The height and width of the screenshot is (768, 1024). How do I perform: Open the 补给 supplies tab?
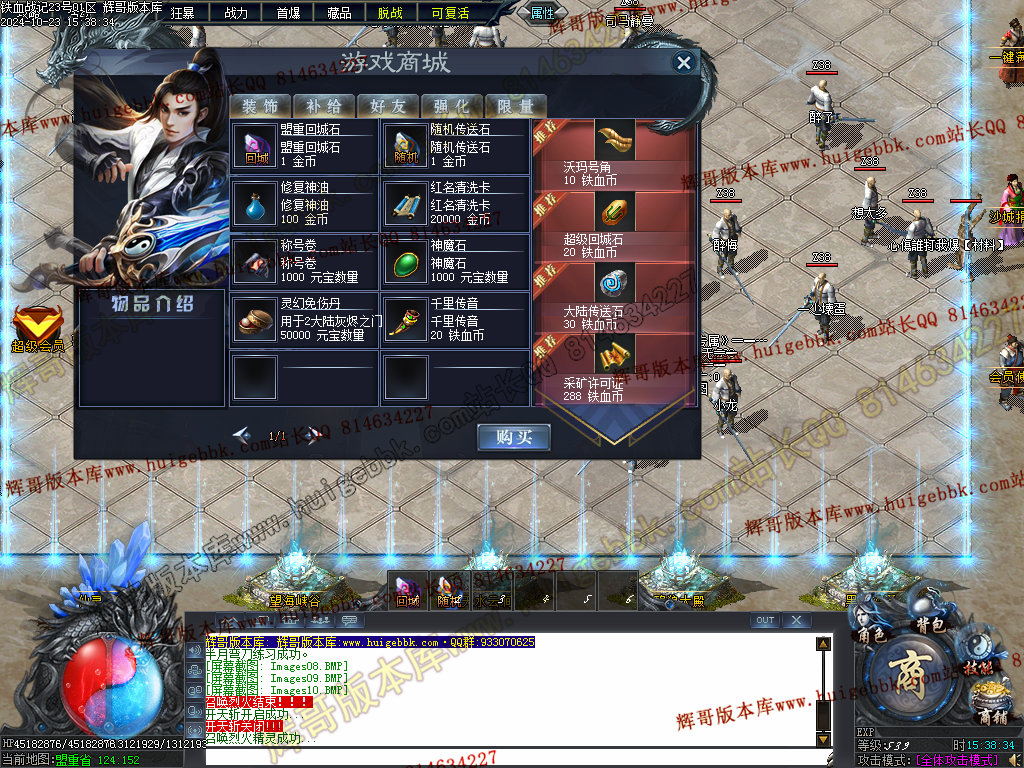tap(323, 106)
